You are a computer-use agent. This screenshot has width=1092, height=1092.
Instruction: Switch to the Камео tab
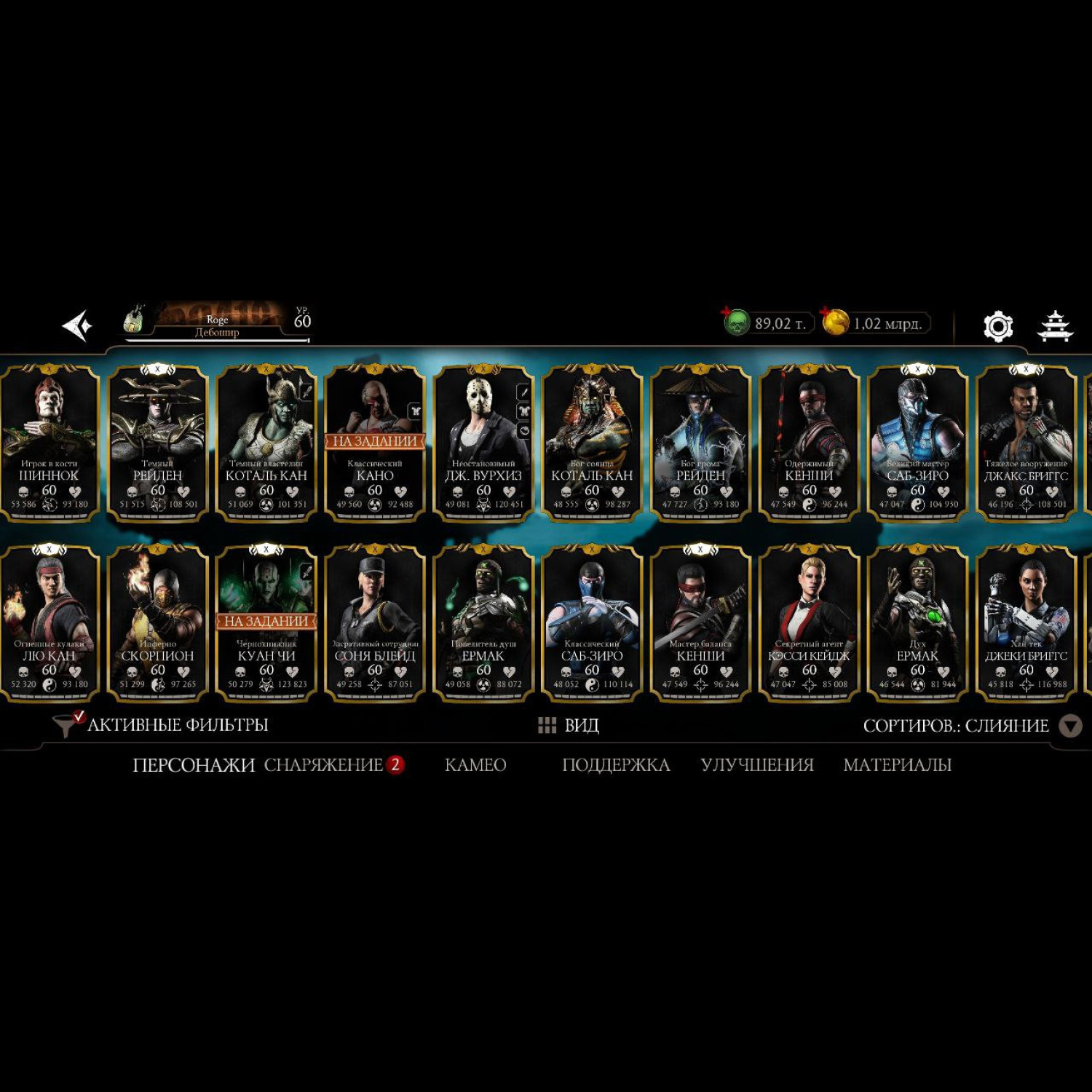click(475, 765)
